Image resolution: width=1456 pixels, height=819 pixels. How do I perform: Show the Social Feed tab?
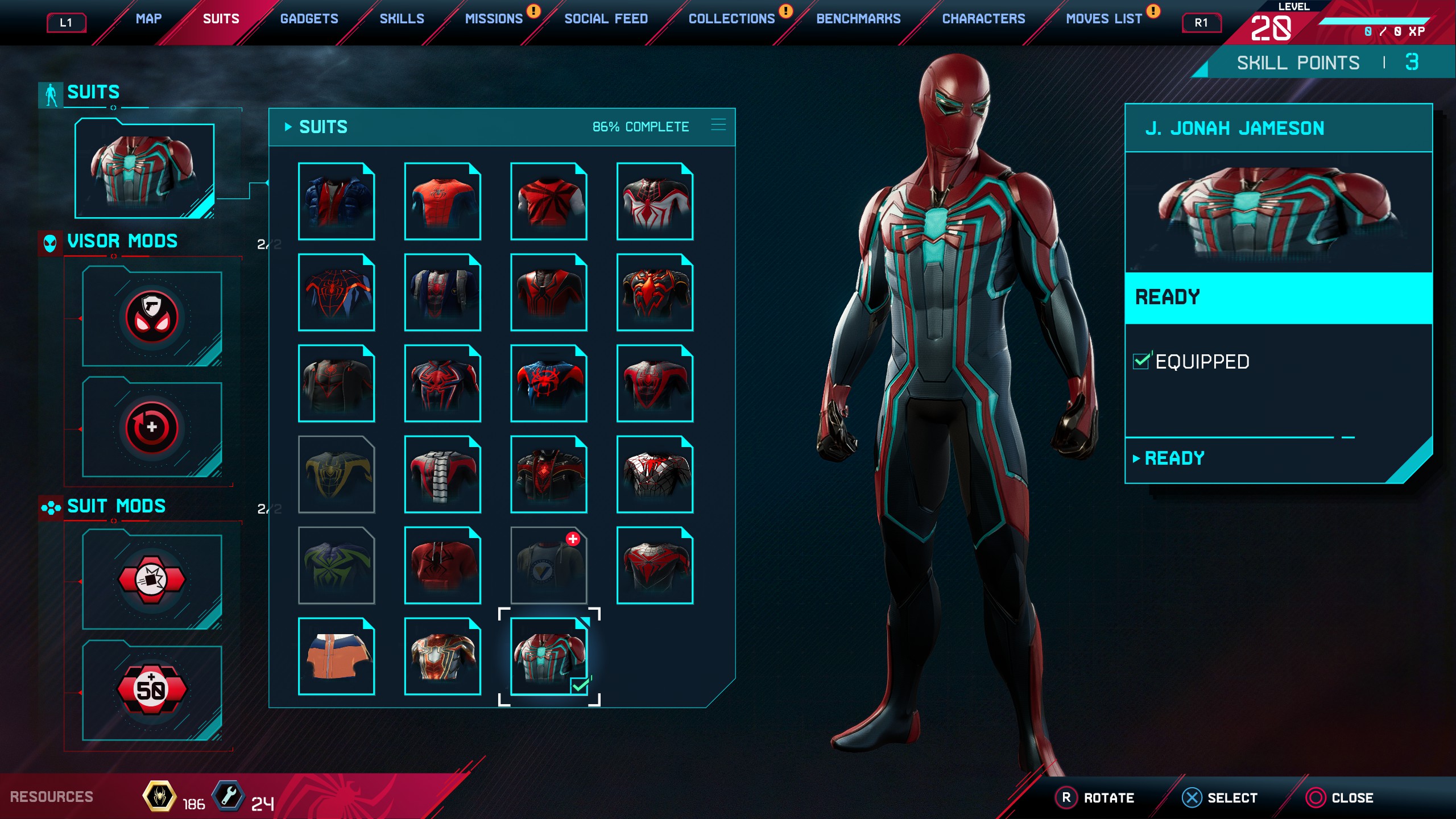click(x=606, y=19)
